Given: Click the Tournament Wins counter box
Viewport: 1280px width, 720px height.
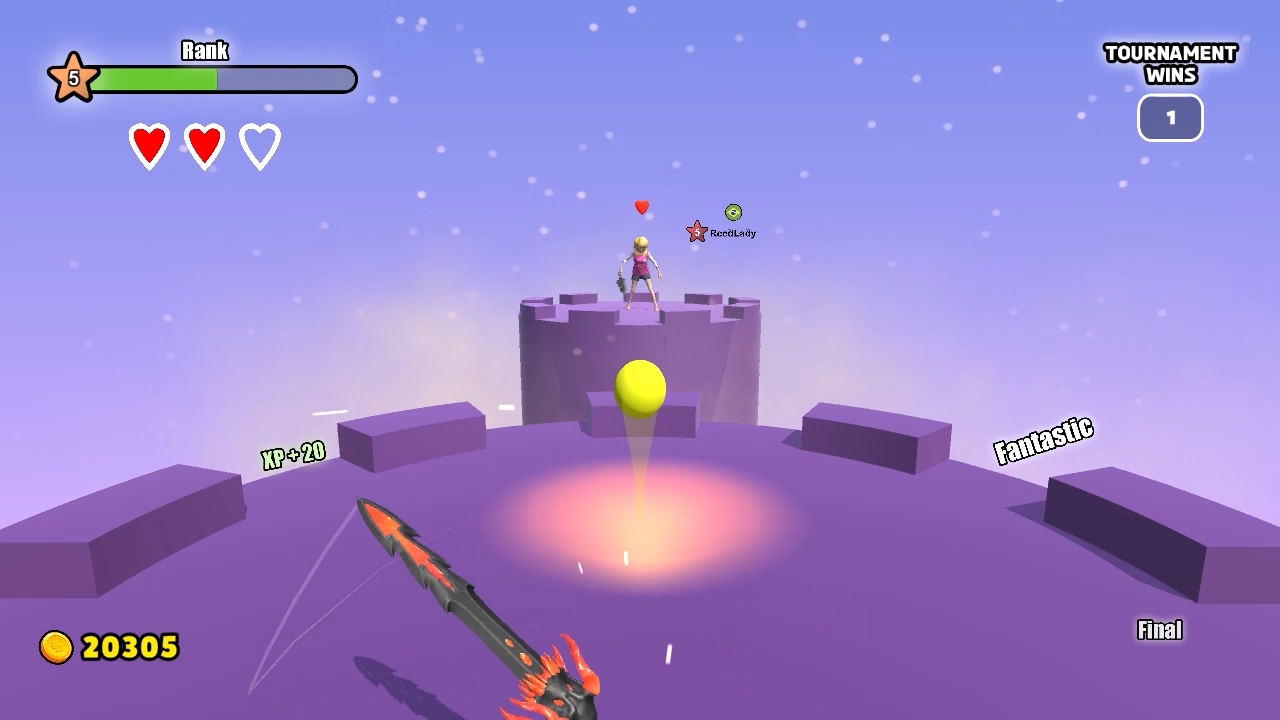Looking at the screenshot, I should click(x=1170, y=117).
